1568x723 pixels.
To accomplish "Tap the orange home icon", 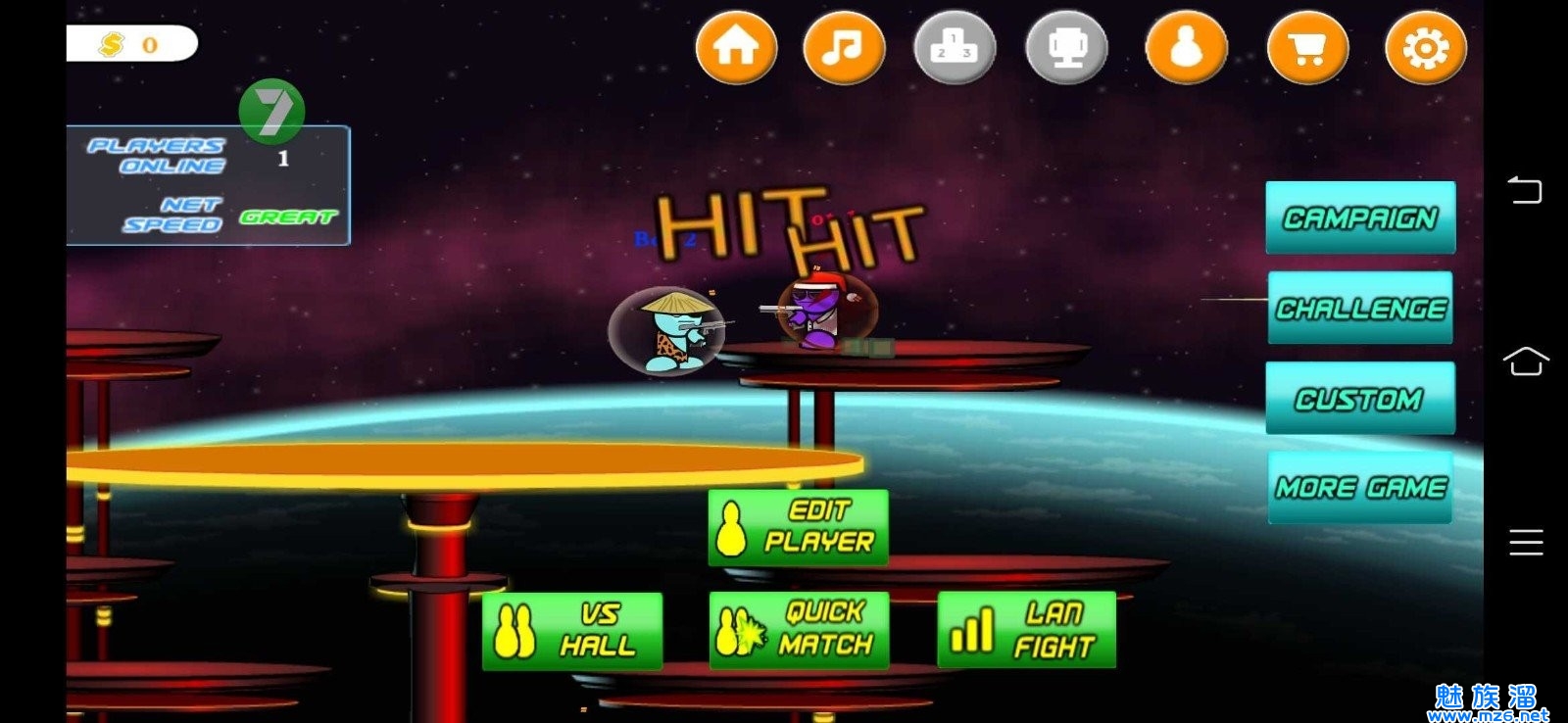I will (736, 47).
